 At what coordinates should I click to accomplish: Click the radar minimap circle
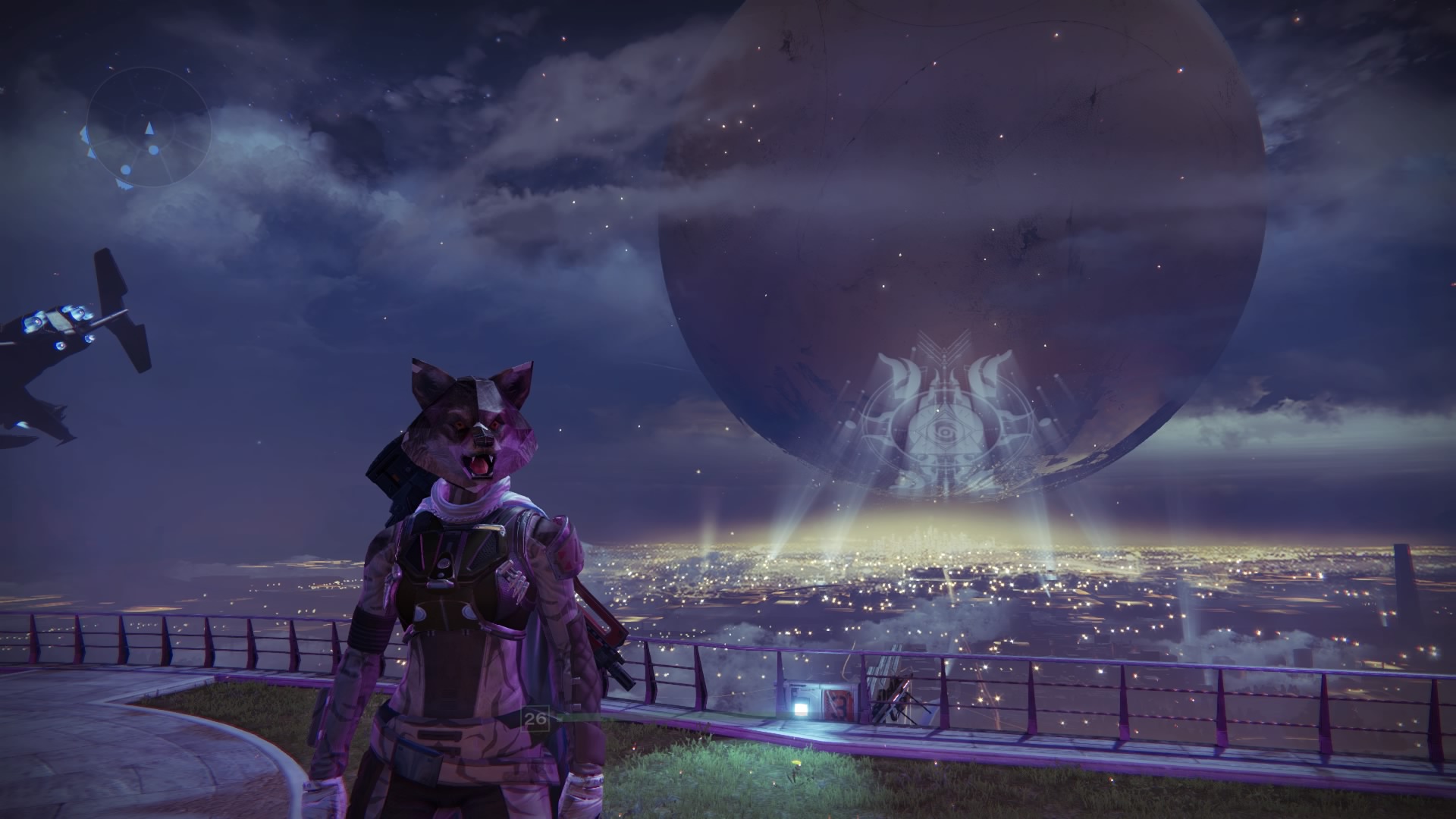click(x=149, y=133)
